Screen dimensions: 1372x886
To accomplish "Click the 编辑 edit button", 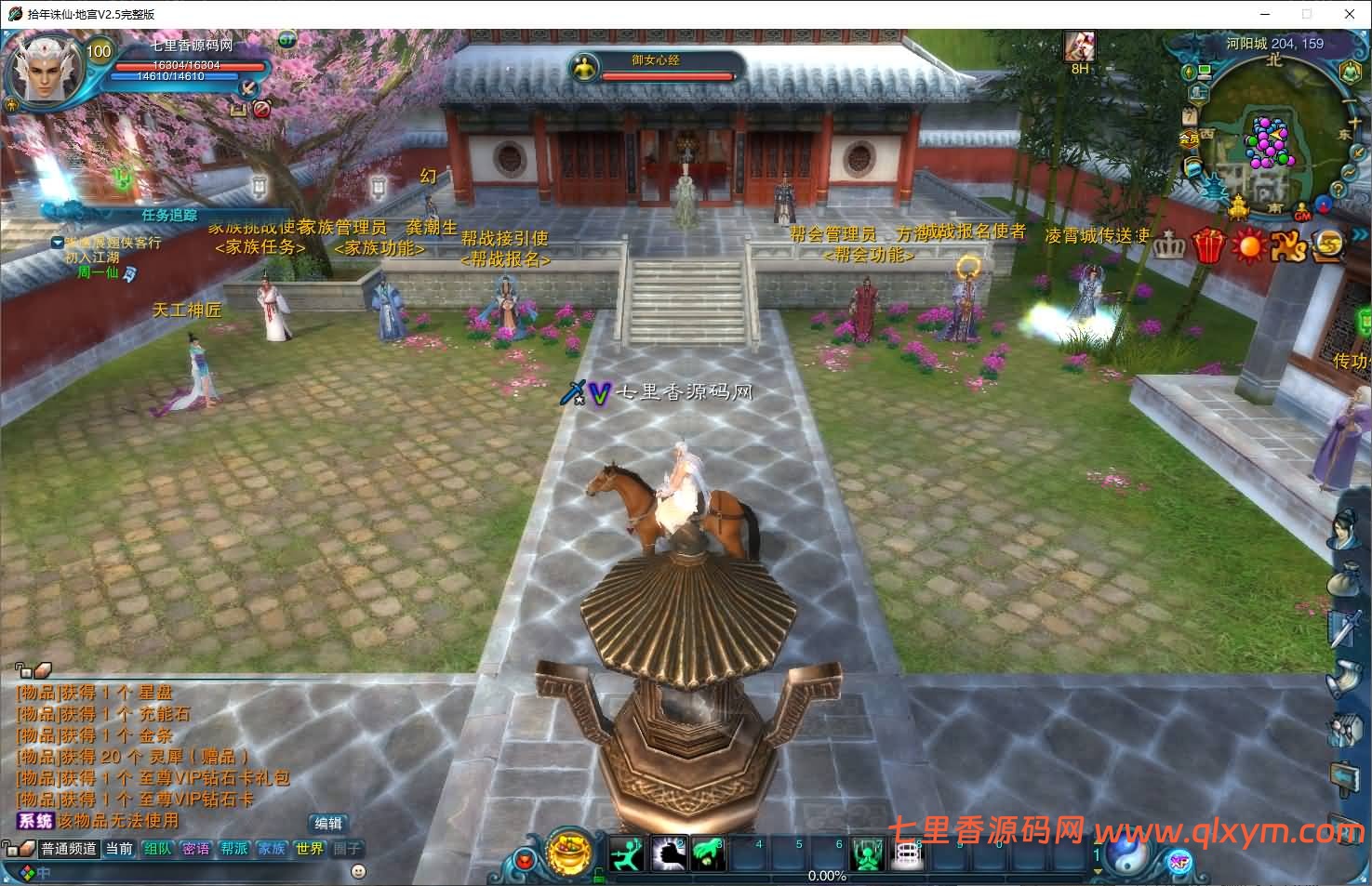I will [329, 823].
